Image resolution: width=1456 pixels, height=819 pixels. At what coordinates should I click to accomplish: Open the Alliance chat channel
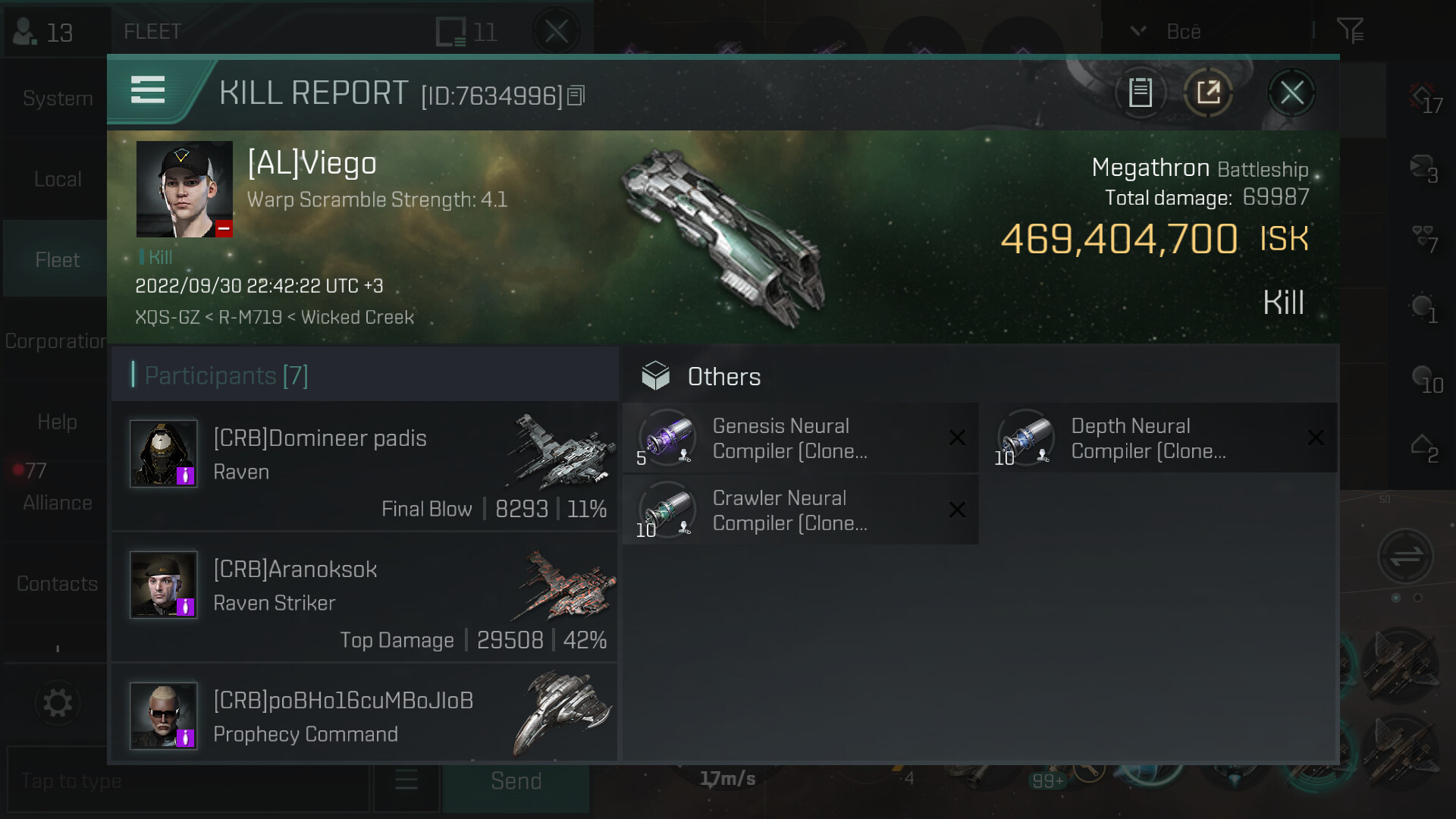[x=57, y=503]
